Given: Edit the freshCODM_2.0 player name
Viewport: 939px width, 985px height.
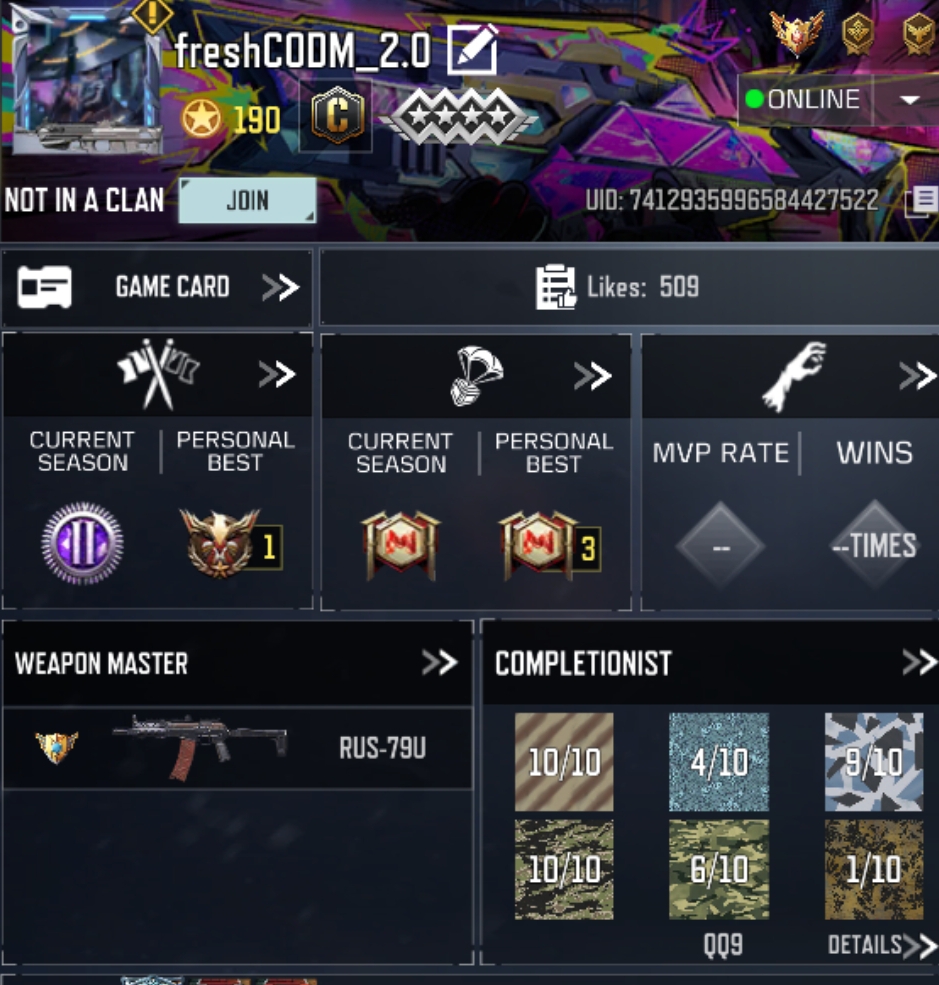Looking at the screenshot, I should (472, 50).
